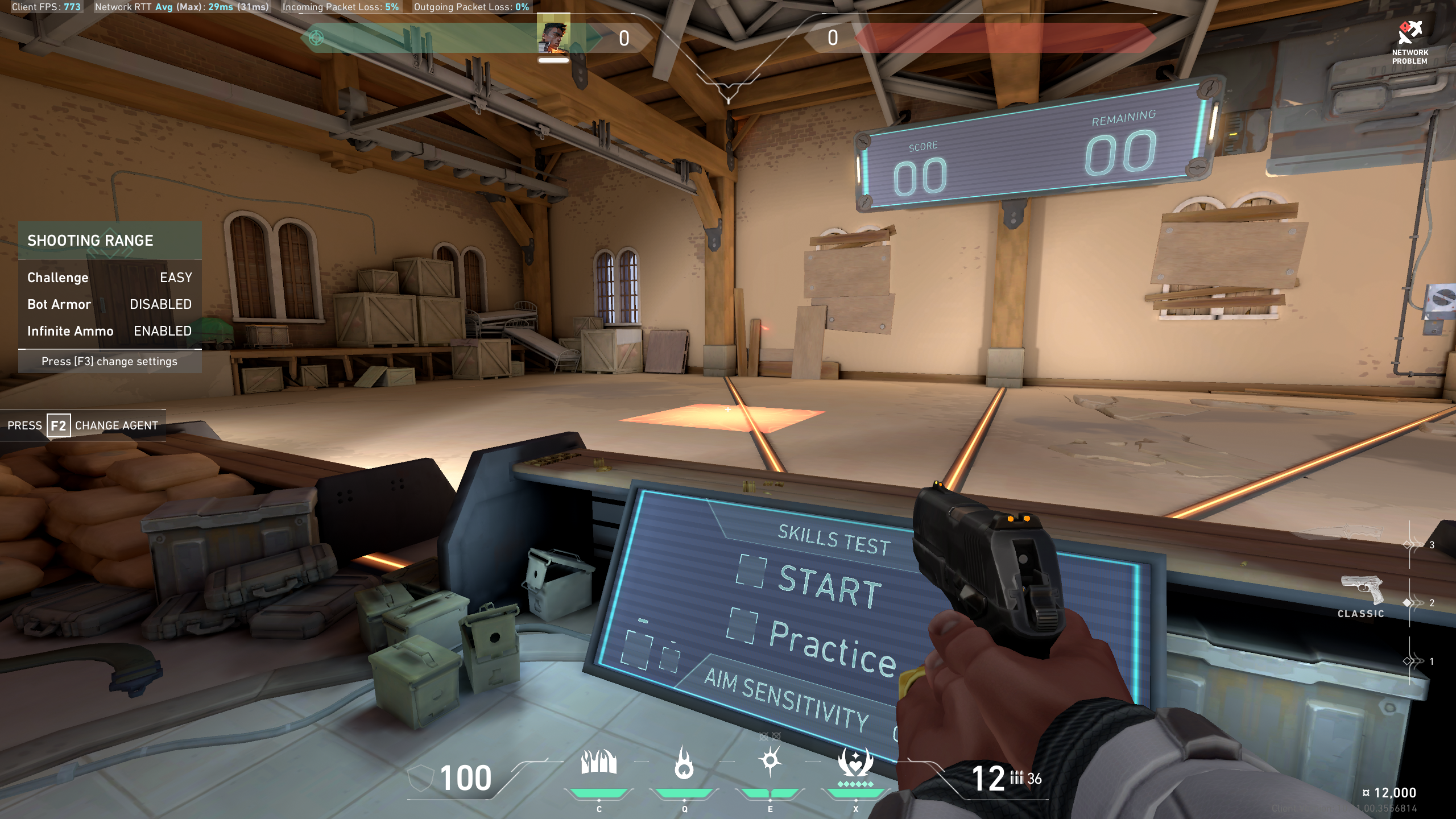The image size is (1456, 819).
Task: Activate the winged ultimate ability icon
Action: coord(855,762)
